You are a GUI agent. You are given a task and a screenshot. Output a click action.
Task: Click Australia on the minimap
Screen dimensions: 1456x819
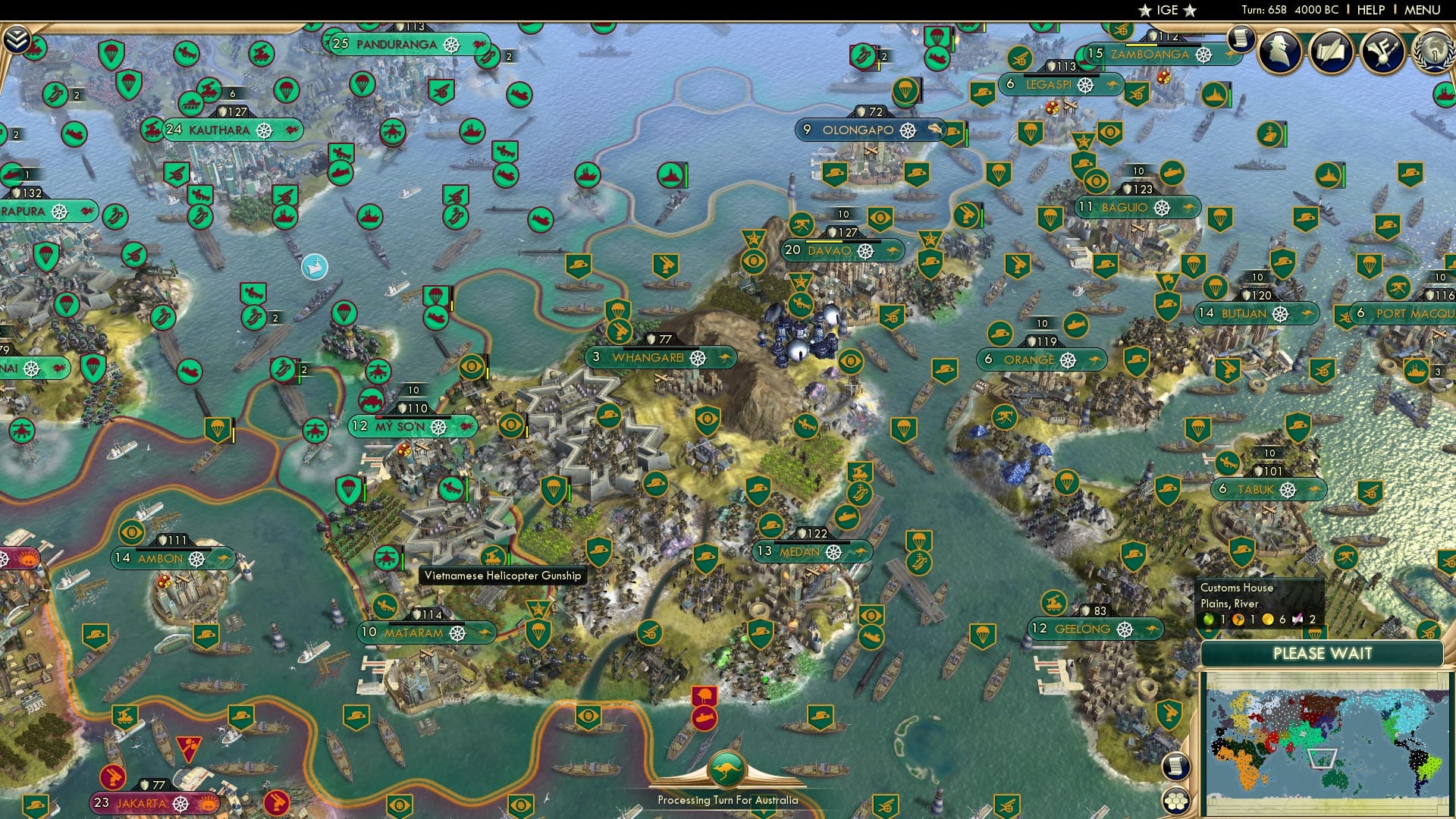point(1333,781)
